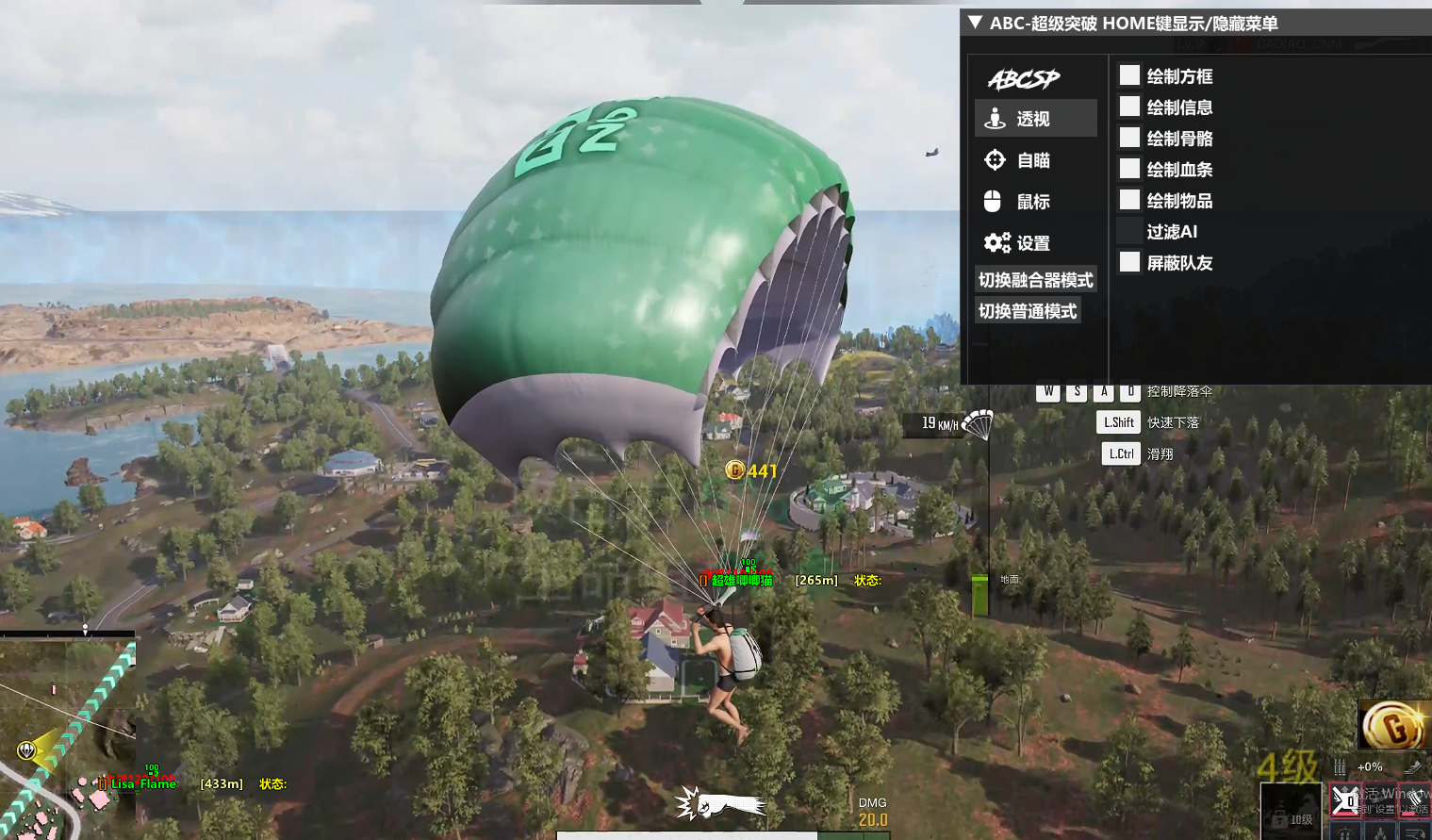Click the gold G coin icon

coord(1393,726)
